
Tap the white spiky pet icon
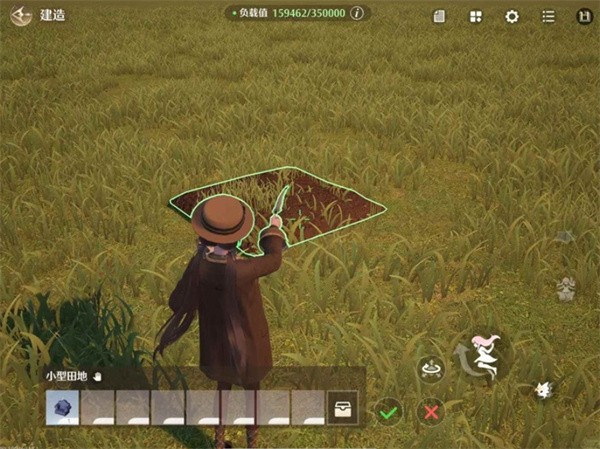click(544, 390)
